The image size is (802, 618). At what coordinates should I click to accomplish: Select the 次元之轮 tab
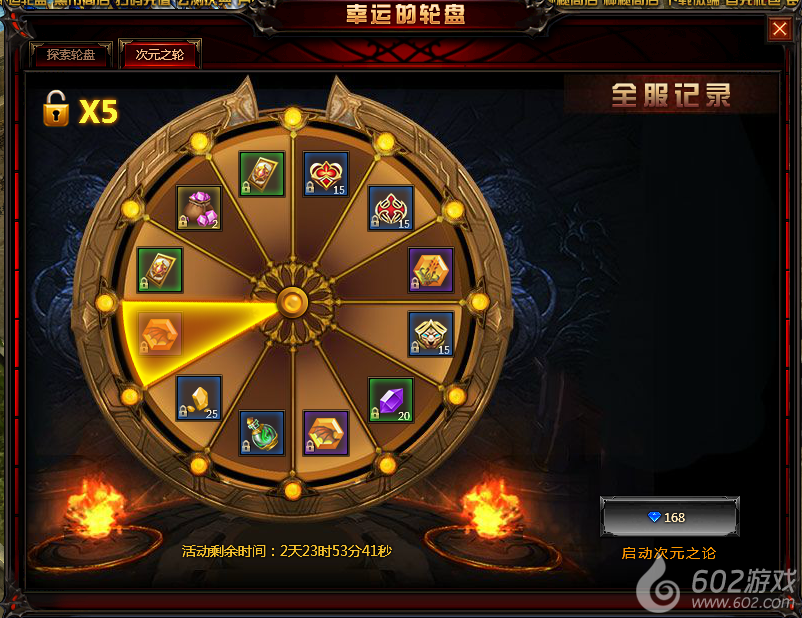[159, 55]
